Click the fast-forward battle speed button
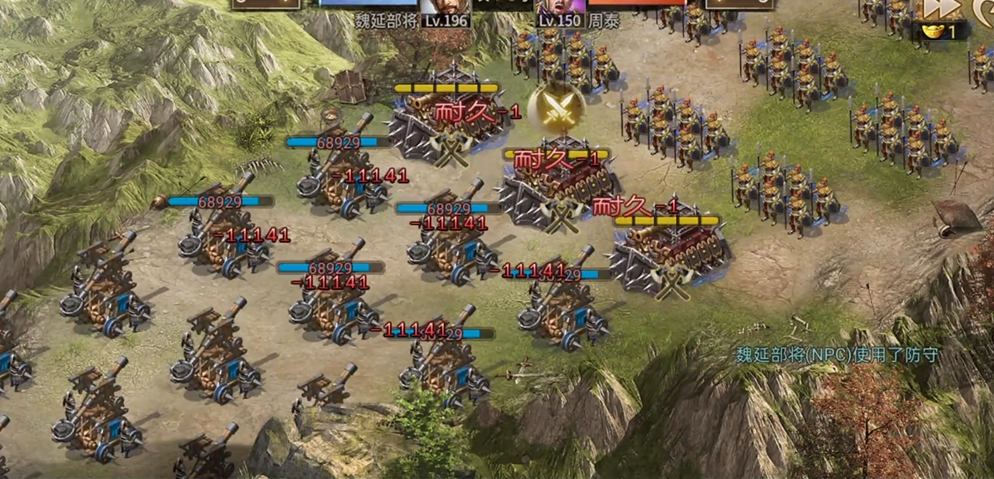This screenshot has width=994, height=479. (x=941, y=9)
